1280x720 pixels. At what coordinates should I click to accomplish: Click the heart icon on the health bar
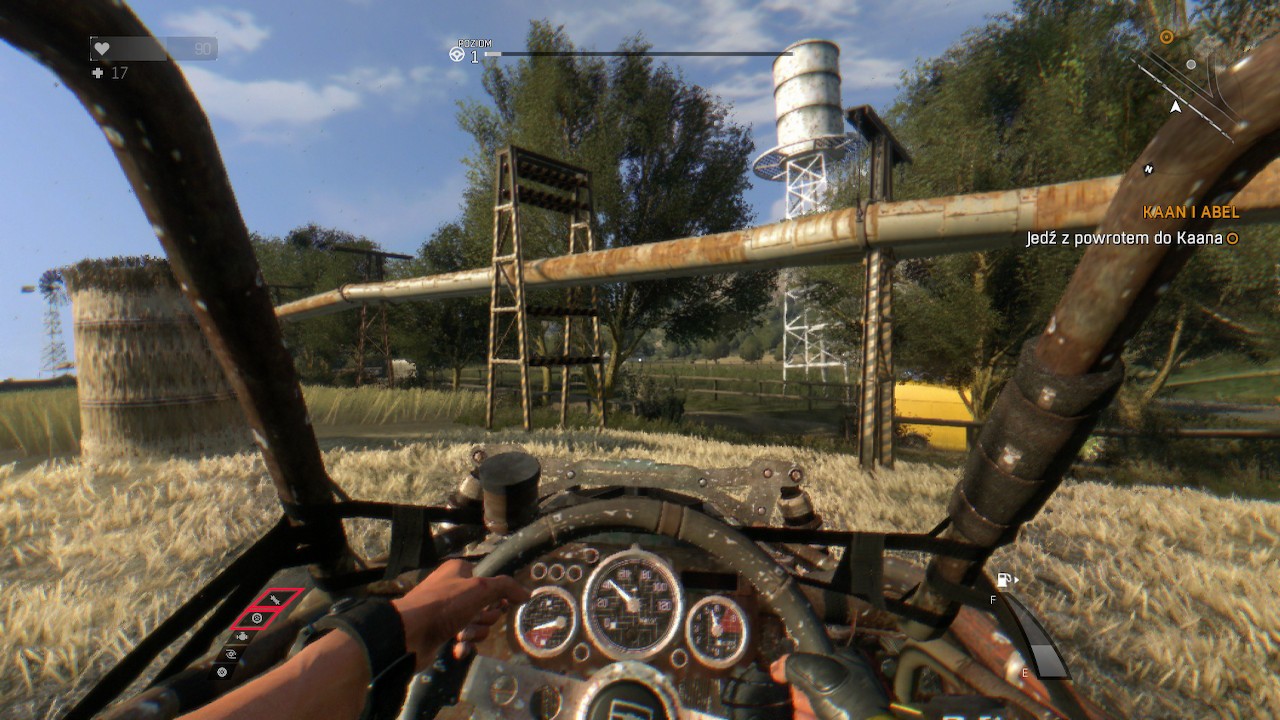102,50
